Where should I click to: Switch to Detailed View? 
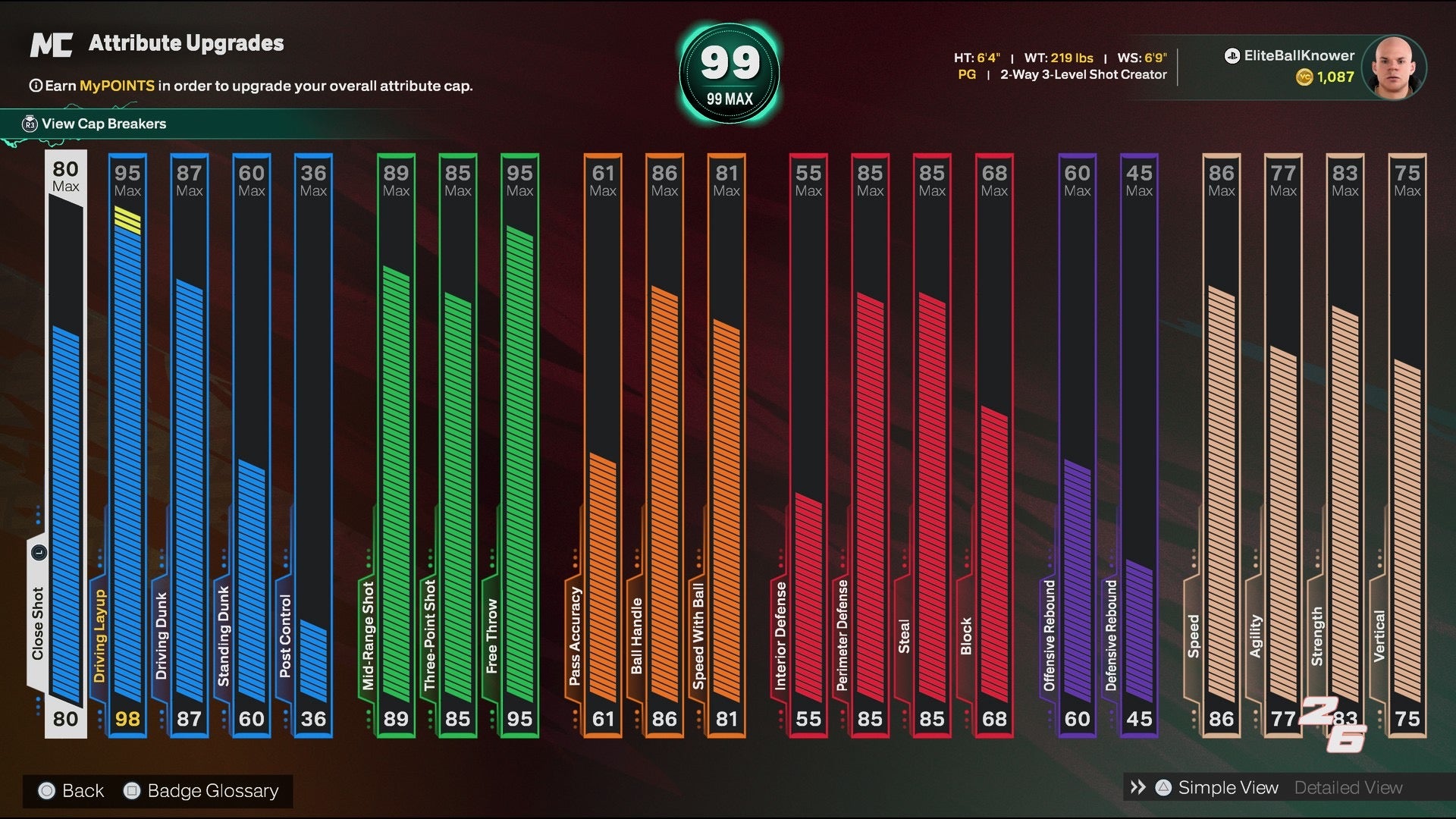point(1348,788)
